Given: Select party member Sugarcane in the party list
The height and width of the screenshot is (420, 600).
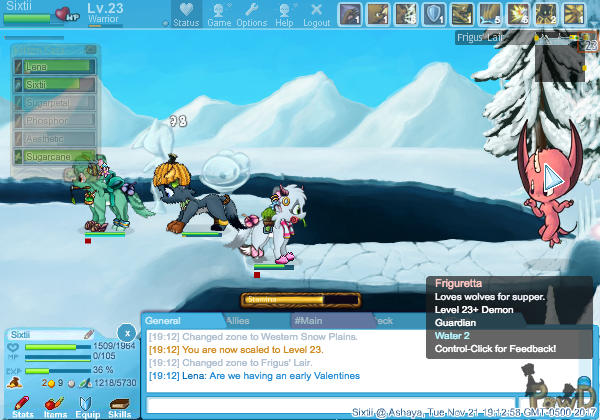Looking at the screenshot, I should tap(56, 157).
